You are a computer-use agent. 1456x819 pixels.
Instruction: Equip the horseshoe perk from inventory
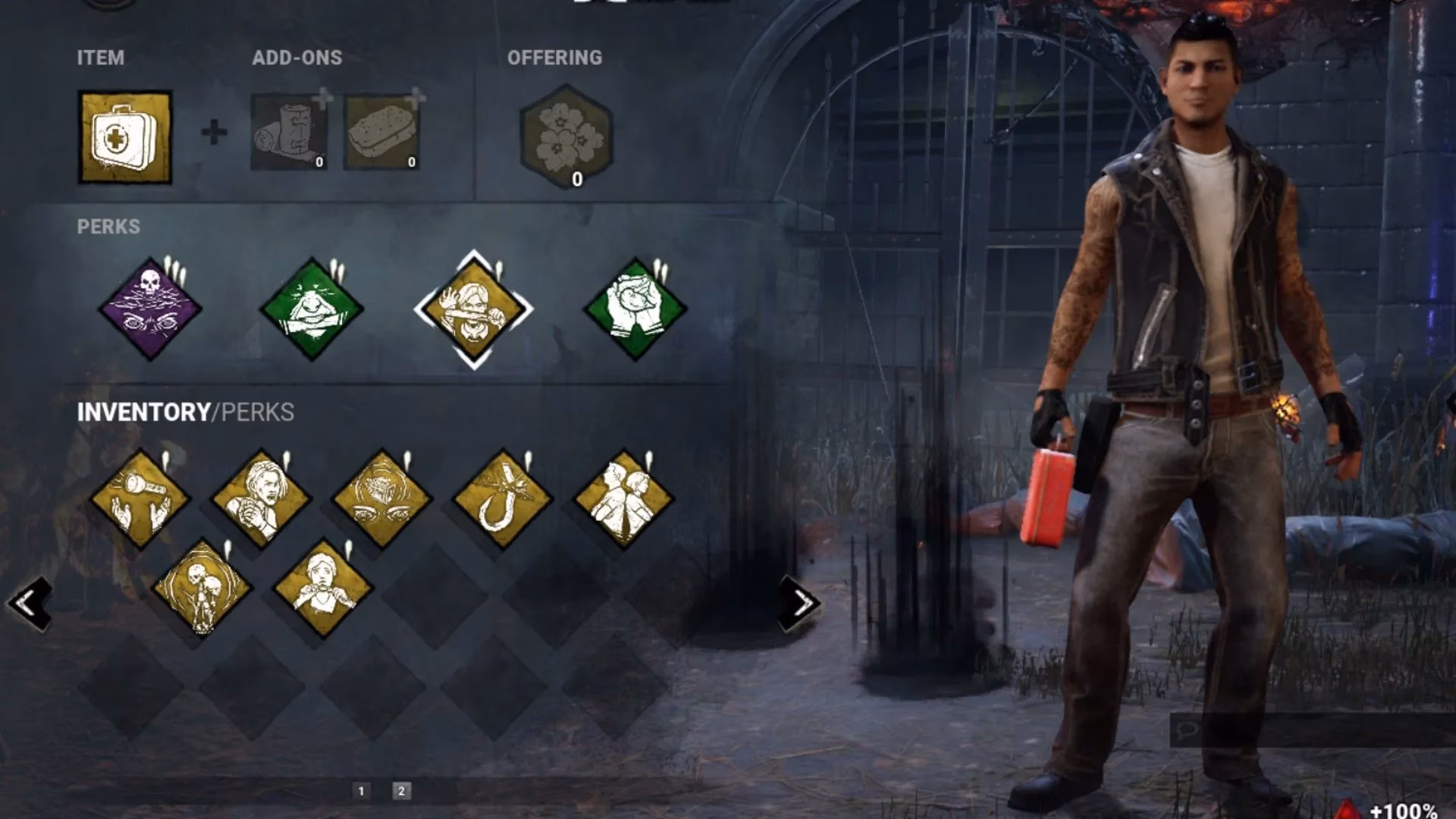click(x=502, y=499)
